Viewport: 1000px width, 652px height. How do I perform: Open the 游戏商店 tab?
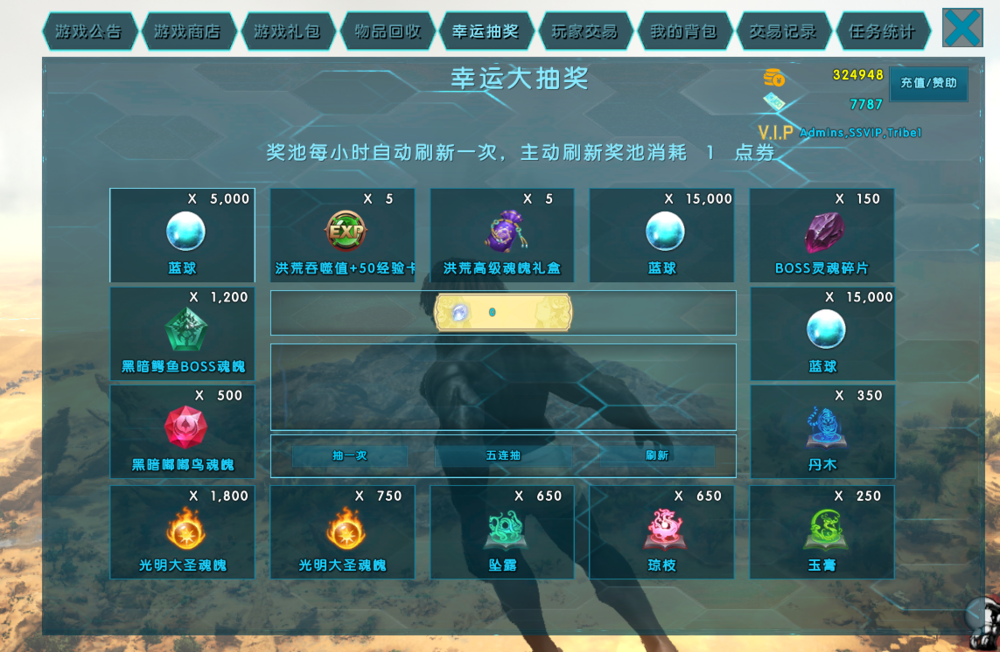point(188,32)
